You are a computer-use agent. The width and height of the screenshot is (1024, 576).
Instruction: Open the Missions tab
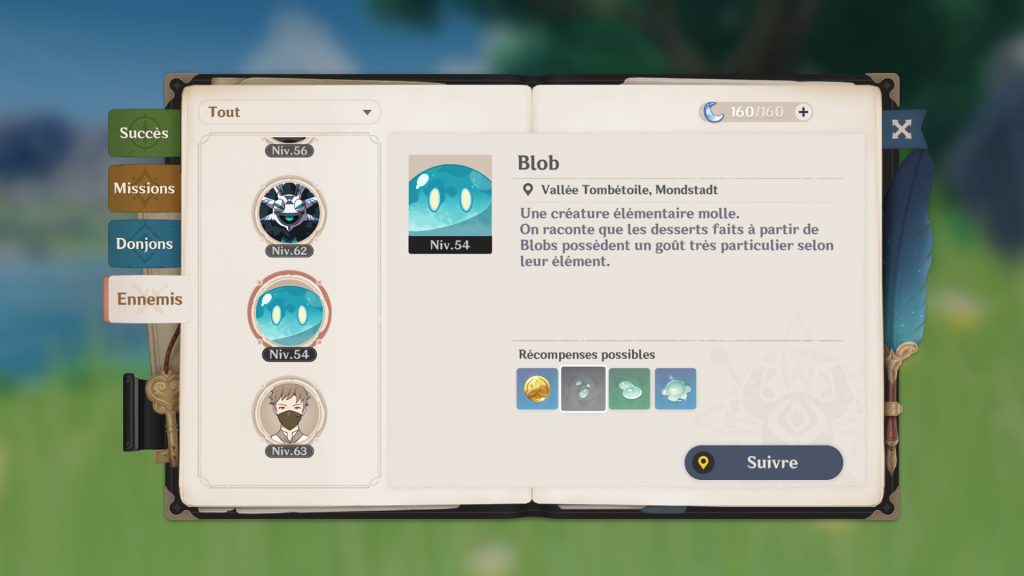[x=144, y=188]
